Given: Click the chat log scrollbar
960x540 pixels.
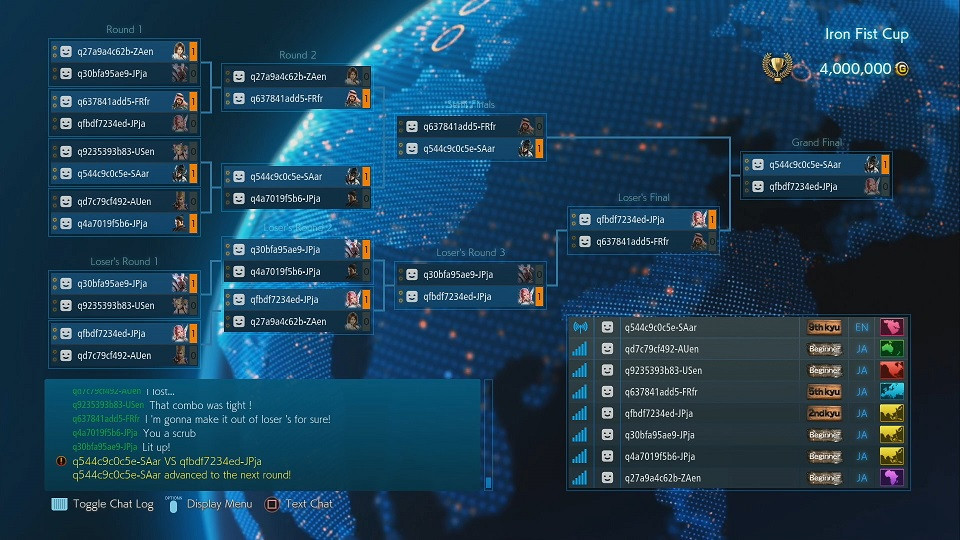Looking at the screenshot, I should coord(488,435).
